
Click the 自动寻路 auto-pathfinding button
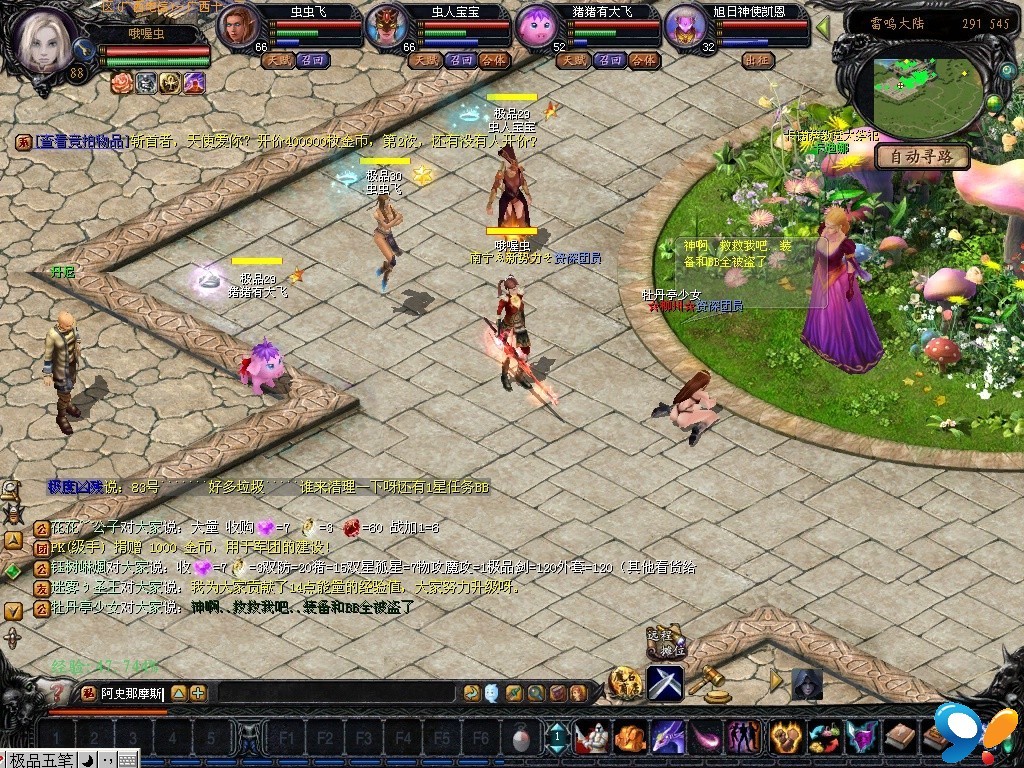click(x=923, y=157)
